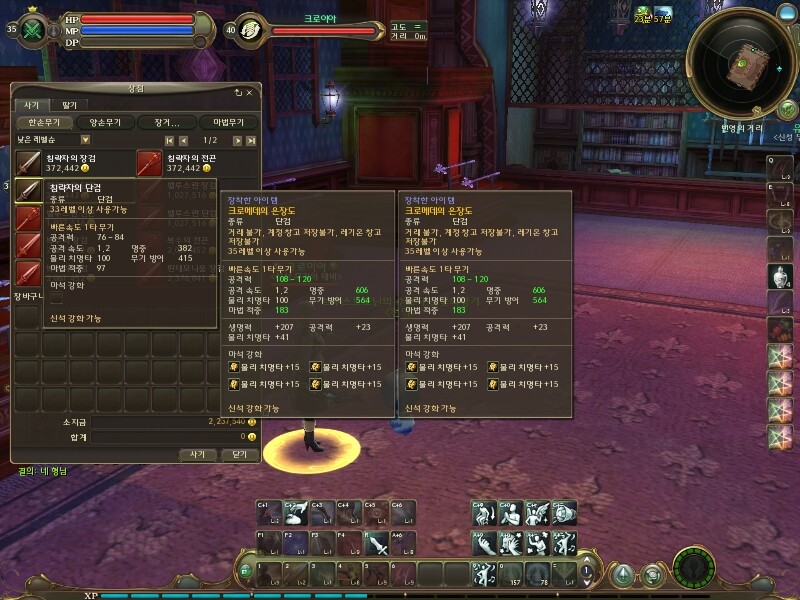Click the 닫기 button to close shop
This screenshot has width=800, height=600.
(x=239, y=453)
